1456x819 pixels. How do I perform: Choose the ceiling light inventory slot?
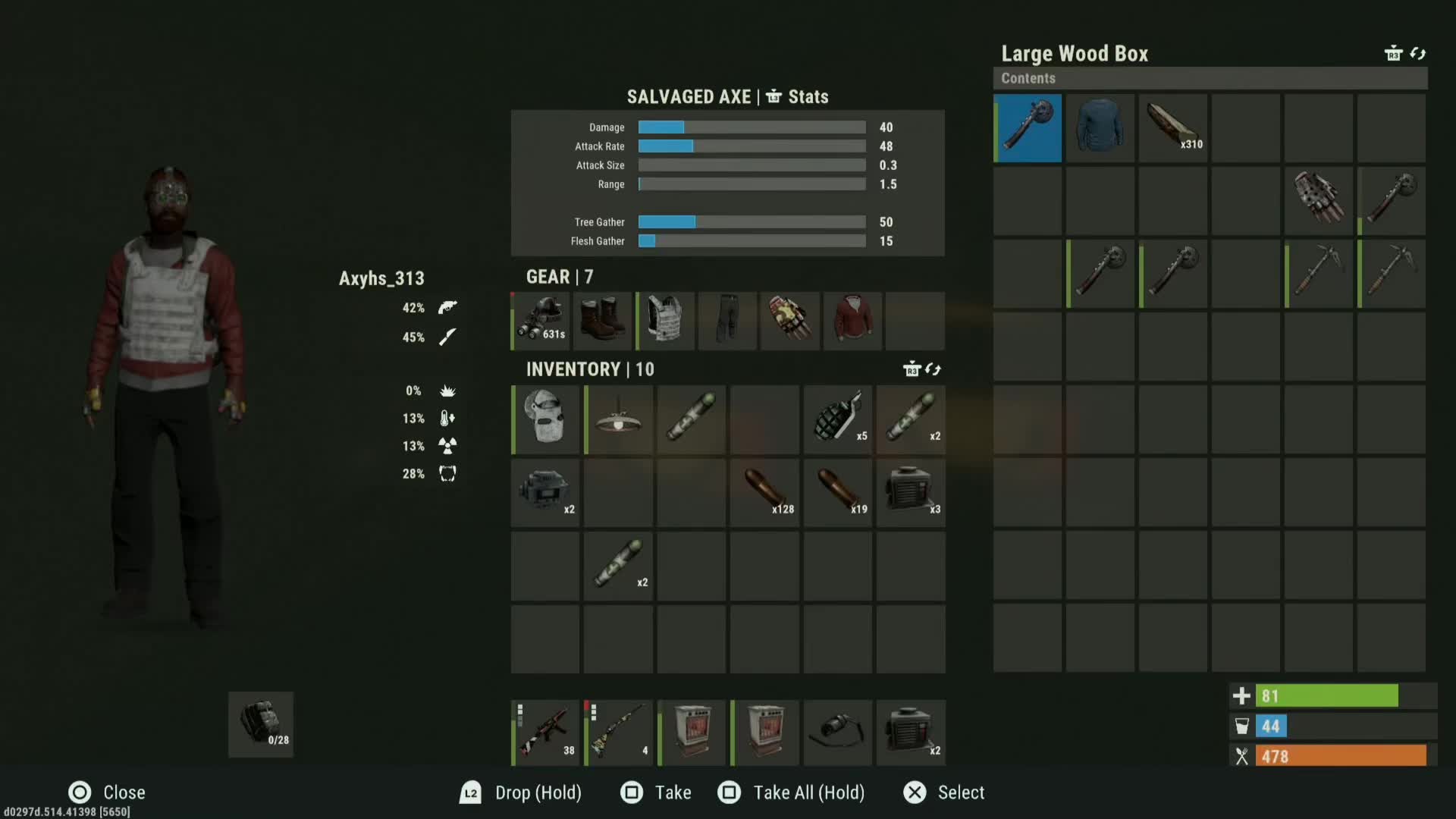[618, 419]
